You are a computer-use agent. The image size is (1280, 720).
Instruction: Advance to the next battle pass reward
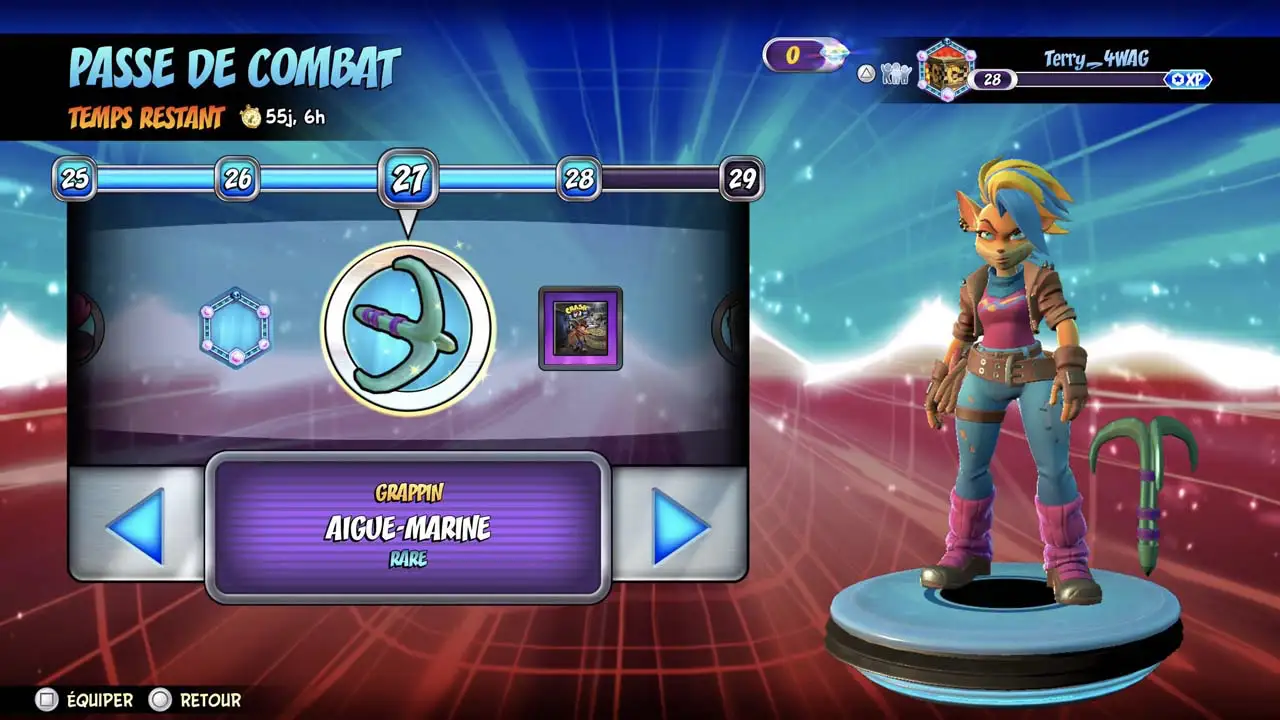click(x=680, y=524)
